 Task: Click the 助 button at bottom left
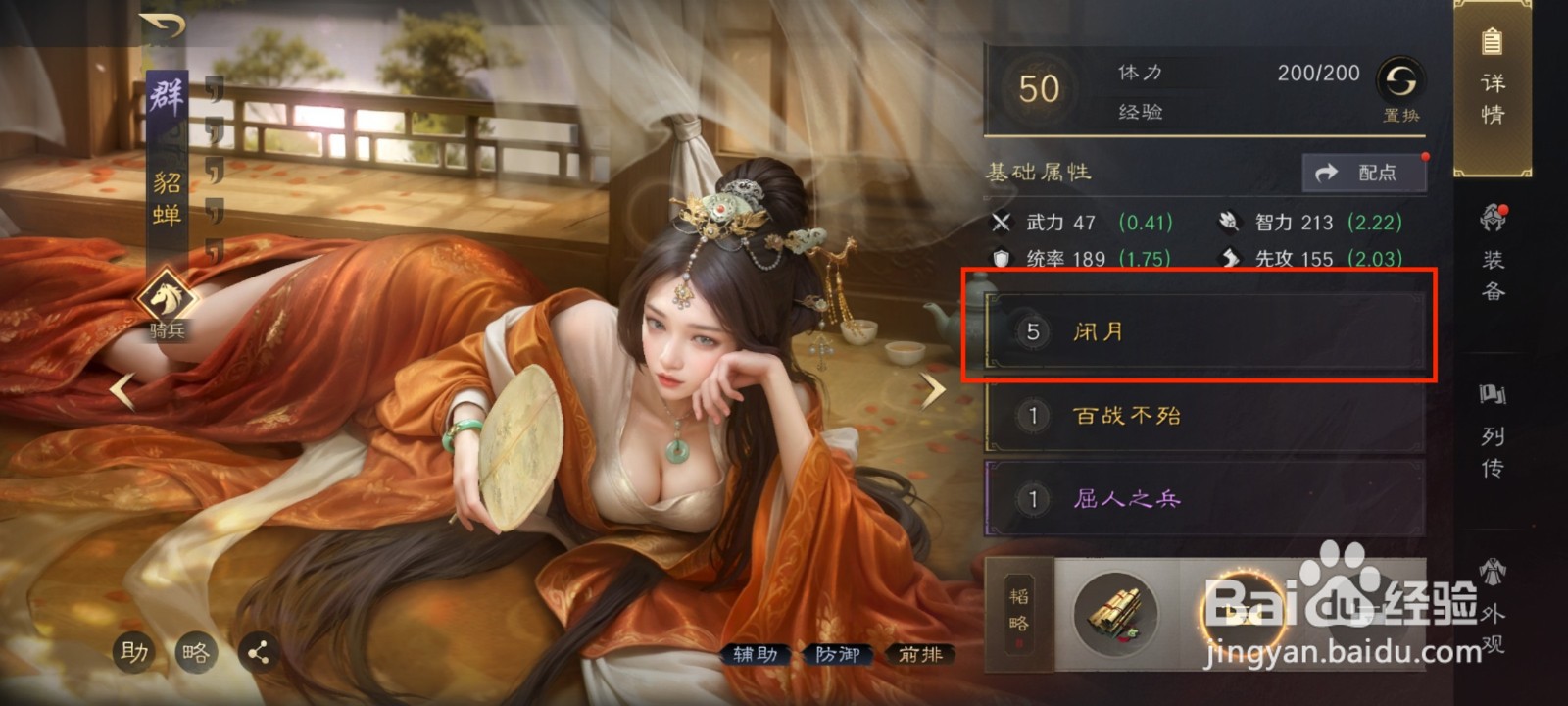(x=135, y=650)
